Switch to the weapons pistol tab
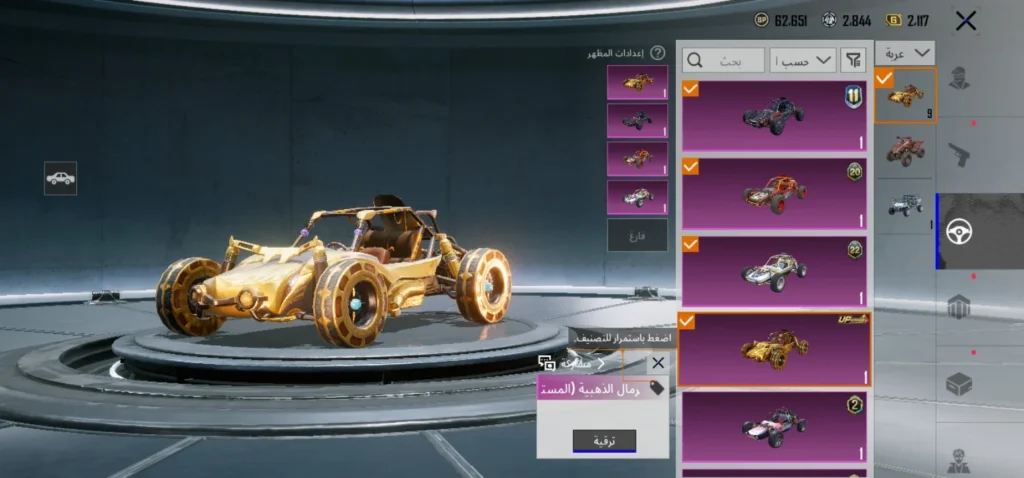1024x478 pixels. 960,155
